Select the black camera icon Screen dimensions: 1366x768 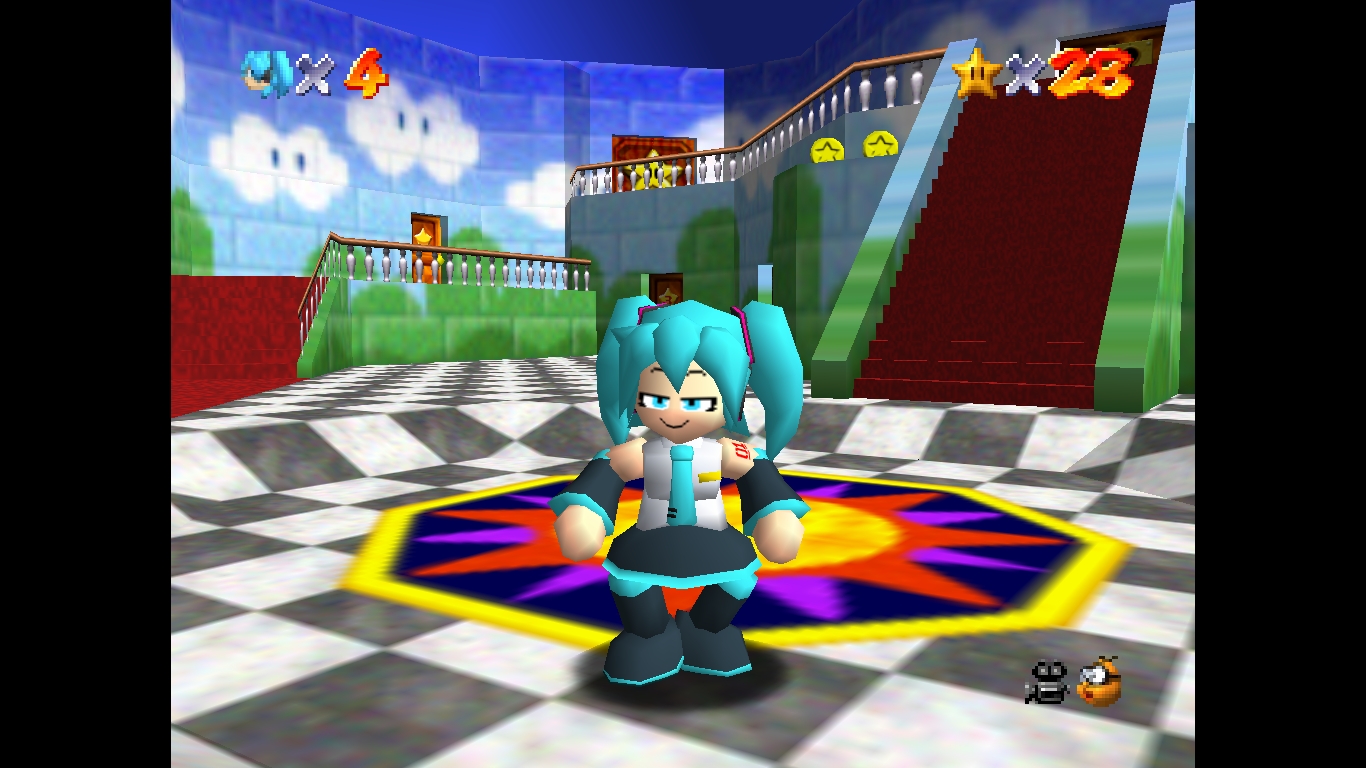pos(1047,682)
